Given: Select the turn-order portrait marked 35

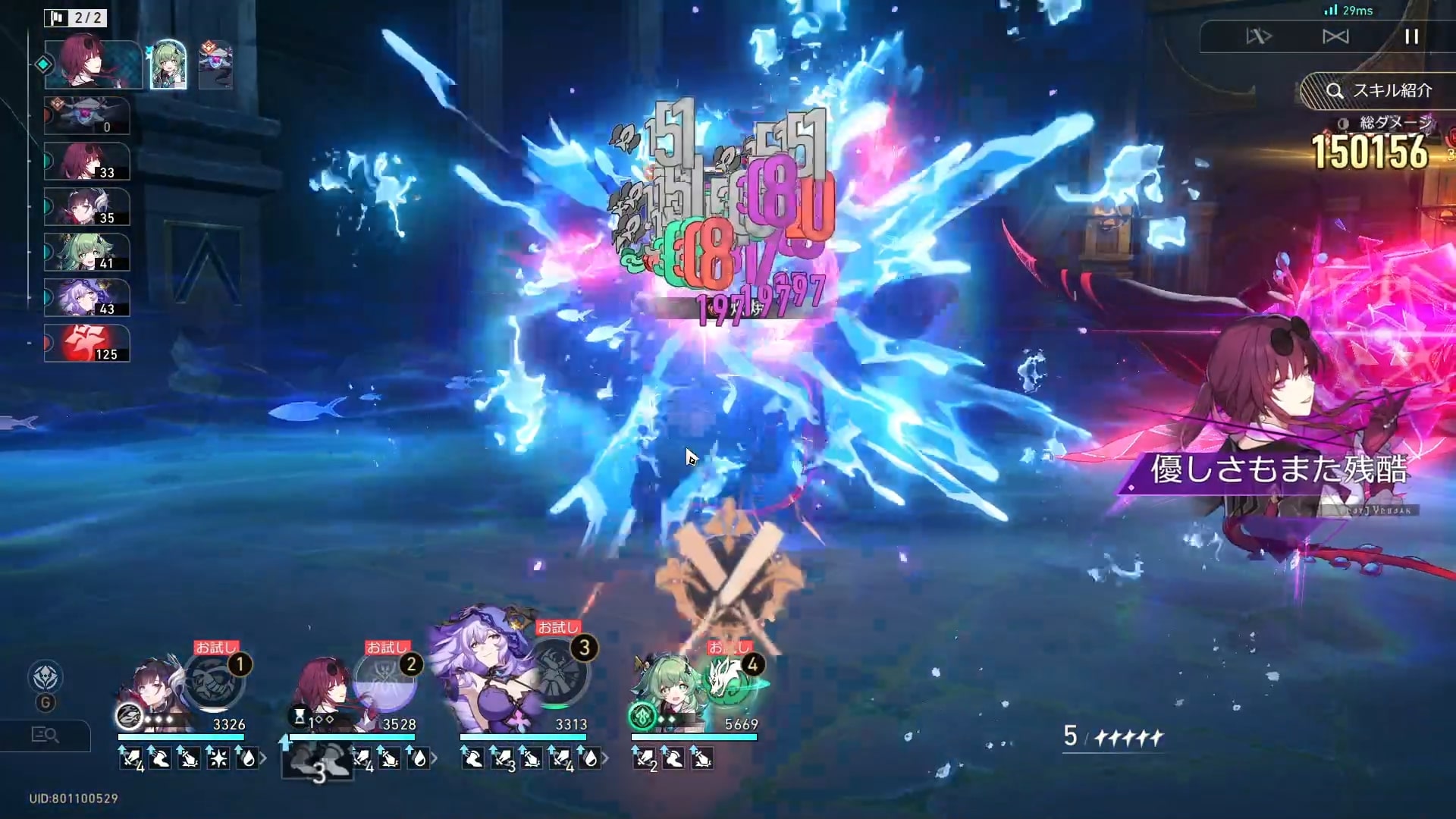Looking at the screenshot, I should coord(86,206).
